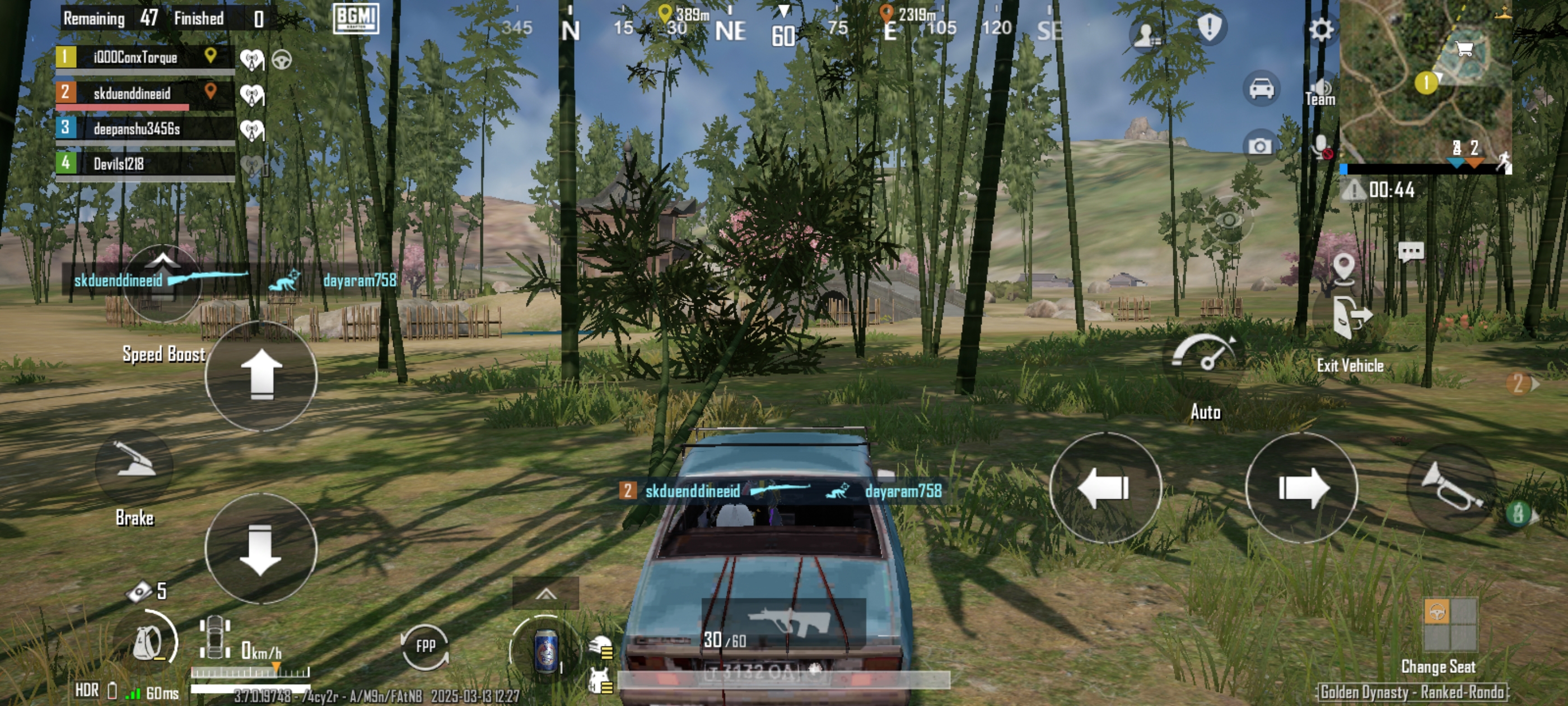Use the energy drink item

pos(545,652)
